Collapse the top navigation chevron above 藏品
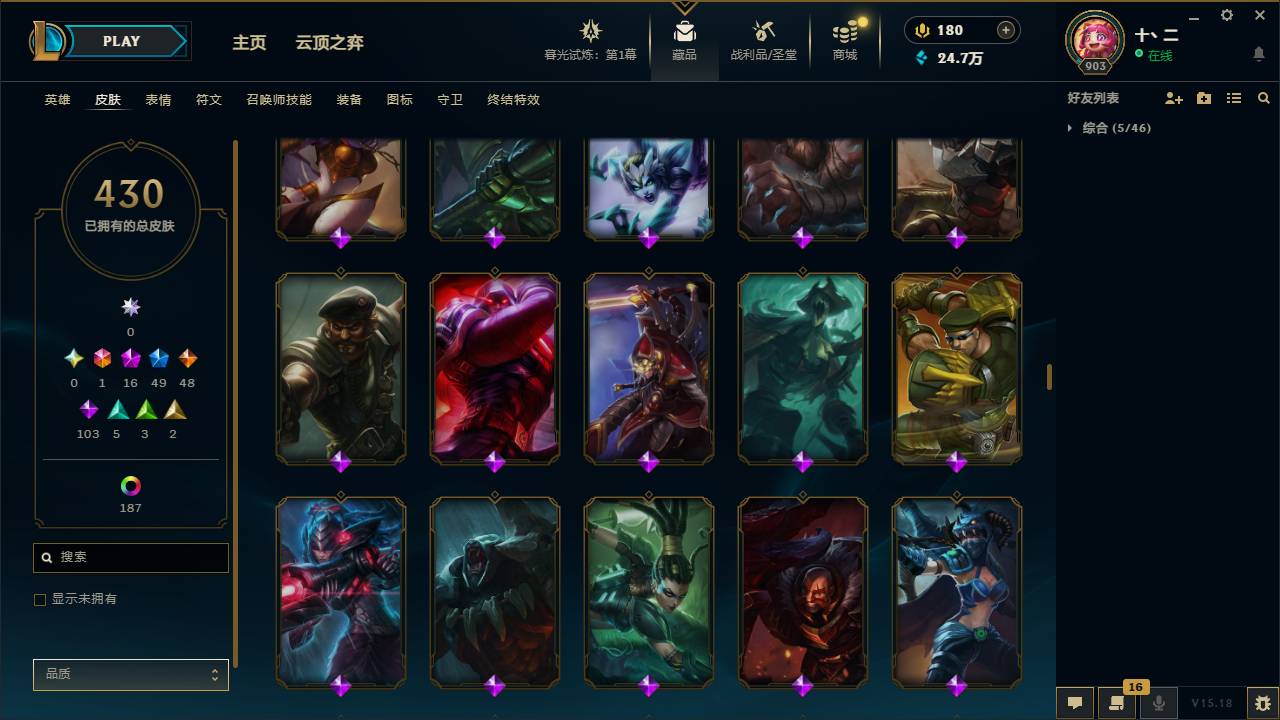1280x720 pixels. 684,5
